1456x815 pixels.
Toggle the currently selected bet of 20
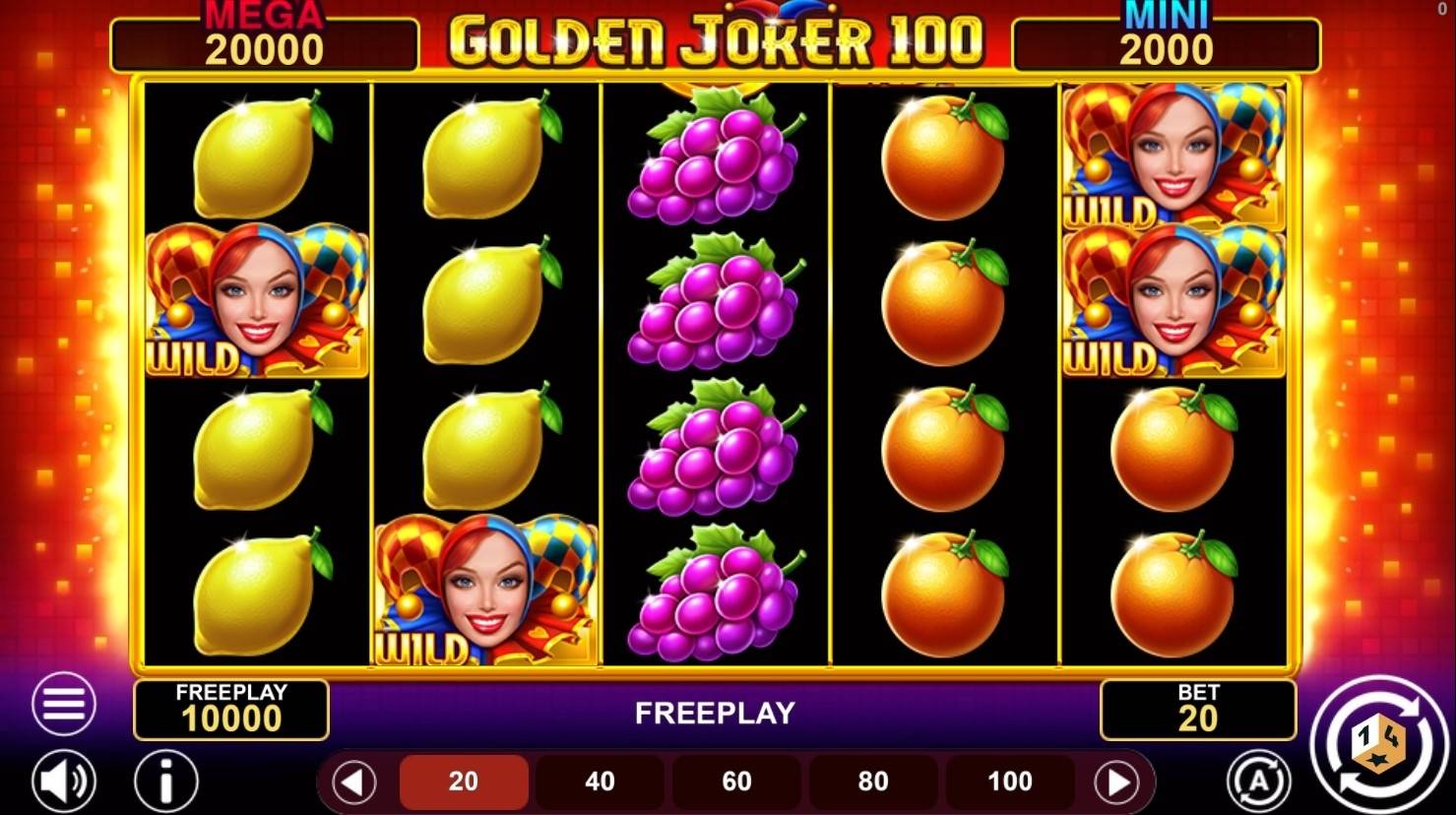point(464,781)
